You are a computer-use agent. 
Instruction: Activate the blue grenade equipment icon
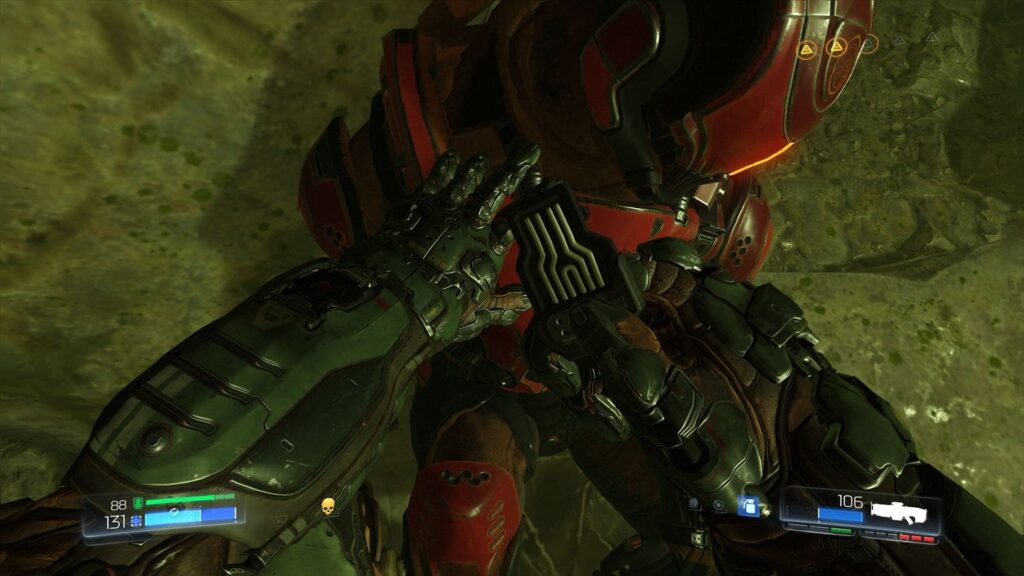745,507
